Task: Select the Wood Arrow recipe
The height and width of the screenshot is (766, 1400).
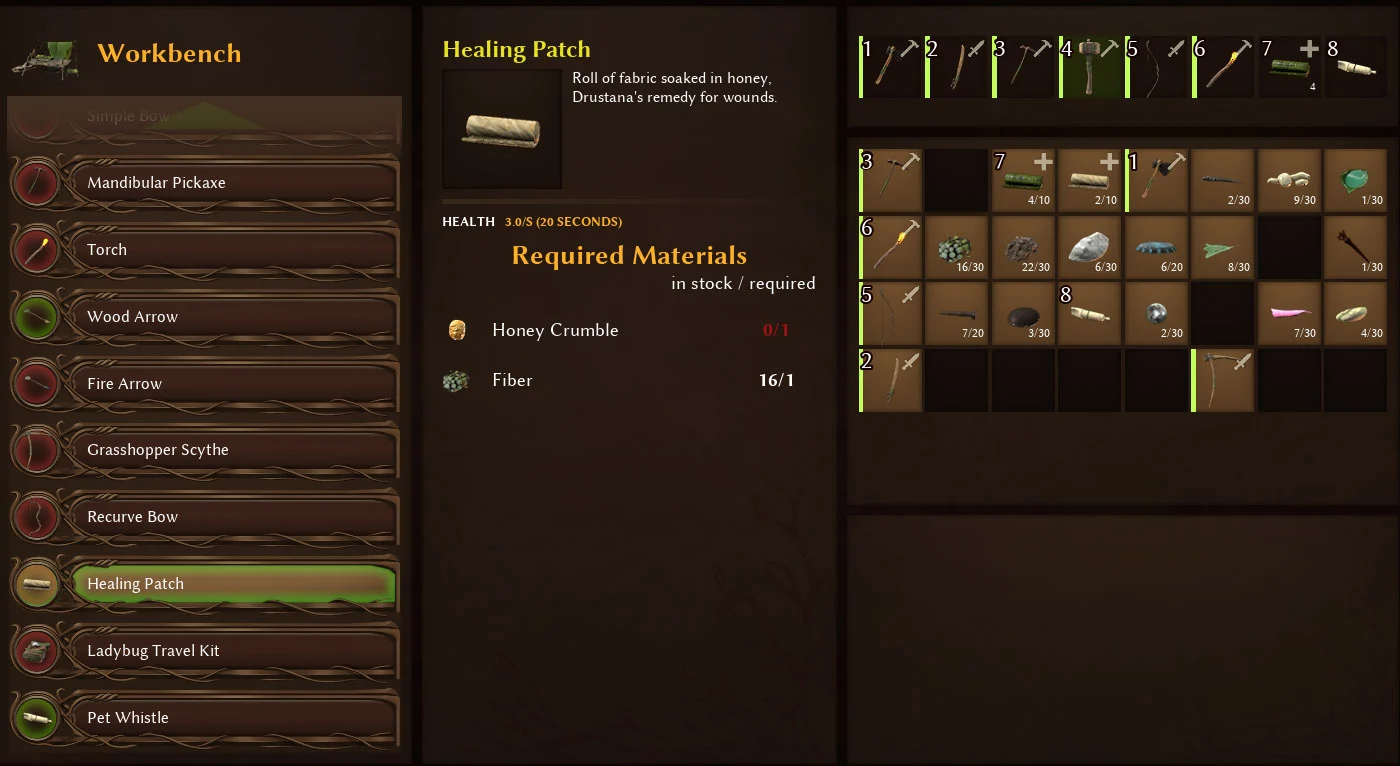Action: pos(204,316)
